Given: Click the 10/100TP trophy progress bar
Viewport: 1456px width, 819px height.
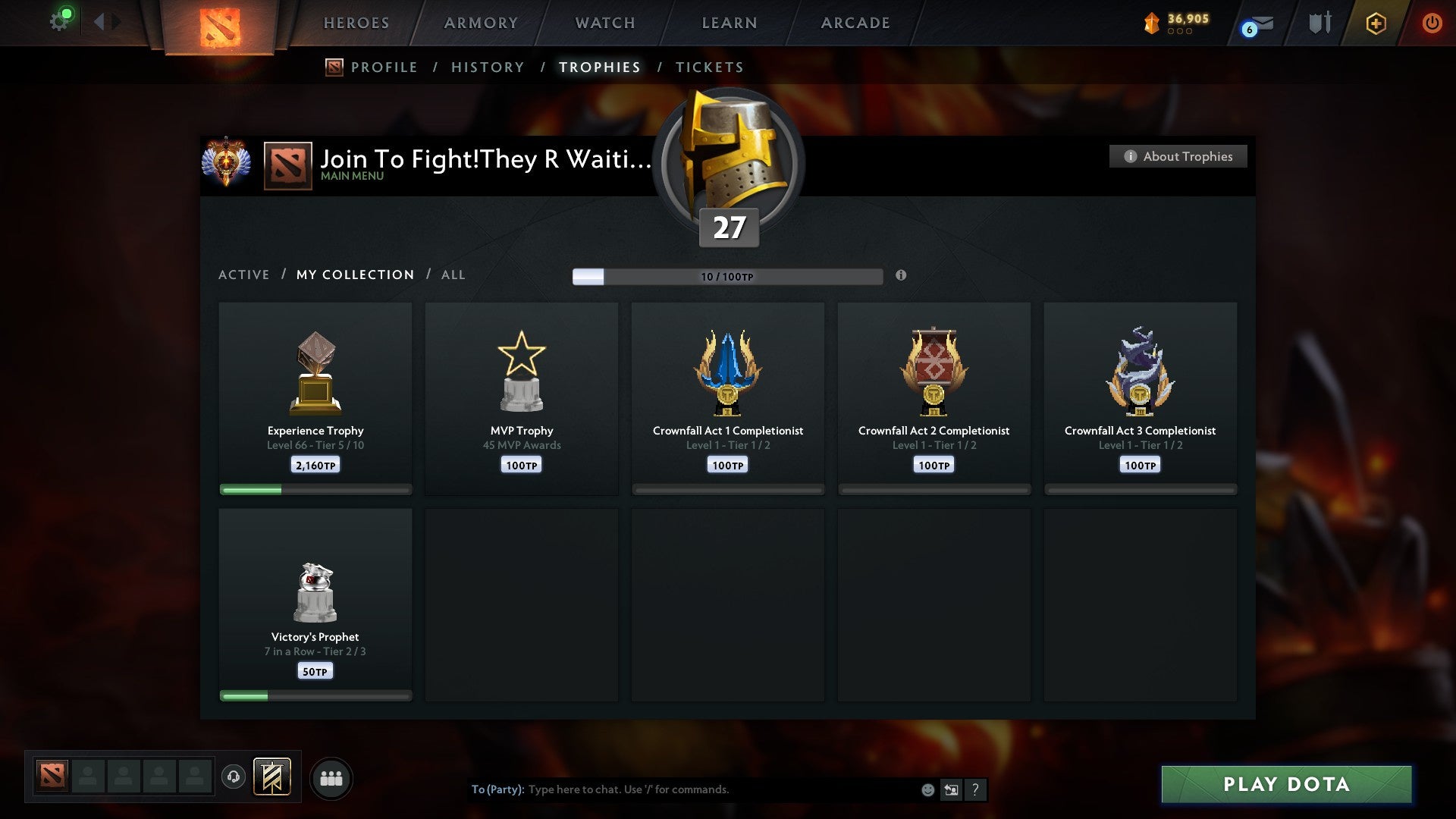Looking at the screenshot, I should [x=728, y=276].
